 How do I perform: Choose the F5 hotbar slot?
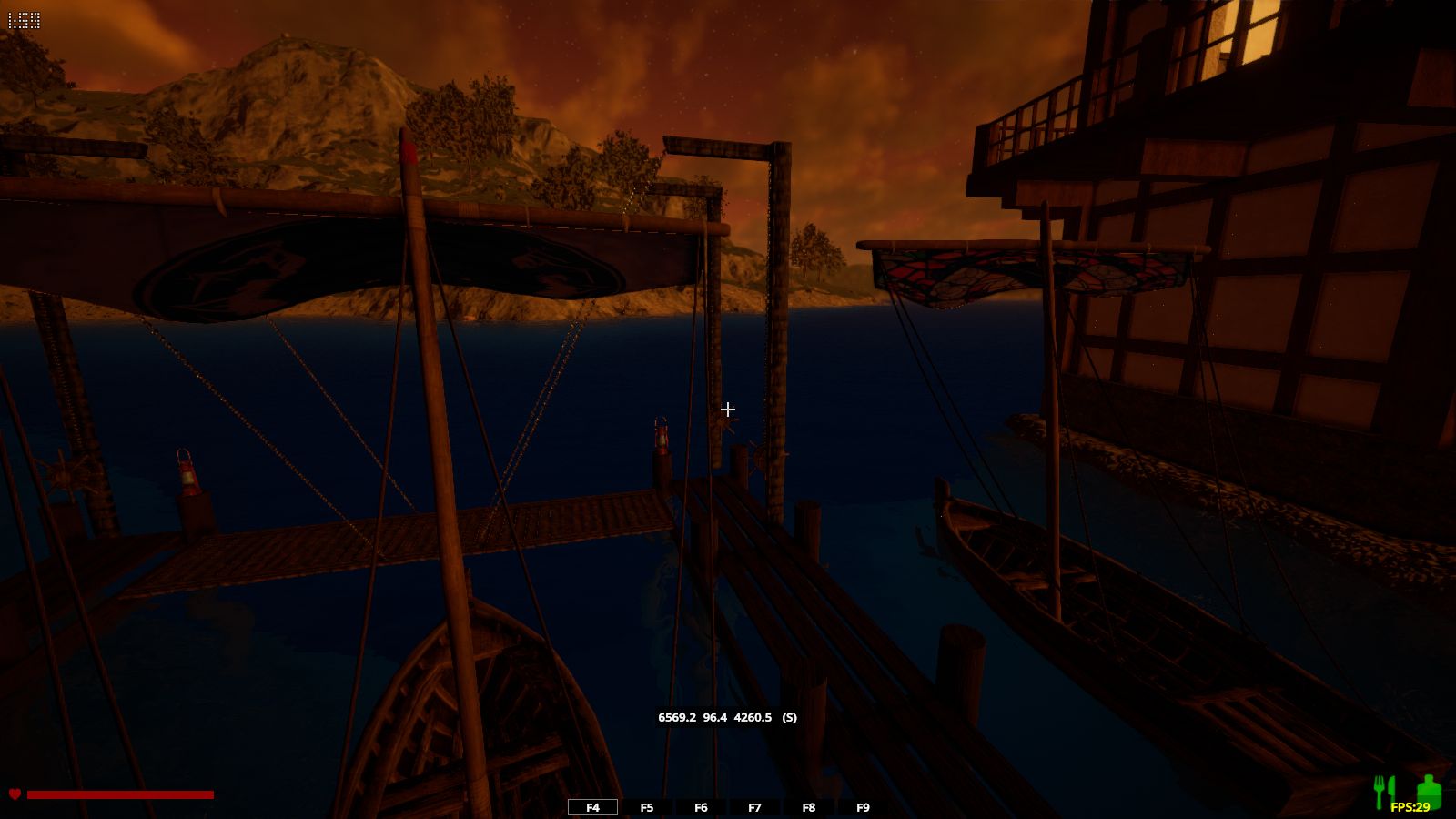point(647,807)
